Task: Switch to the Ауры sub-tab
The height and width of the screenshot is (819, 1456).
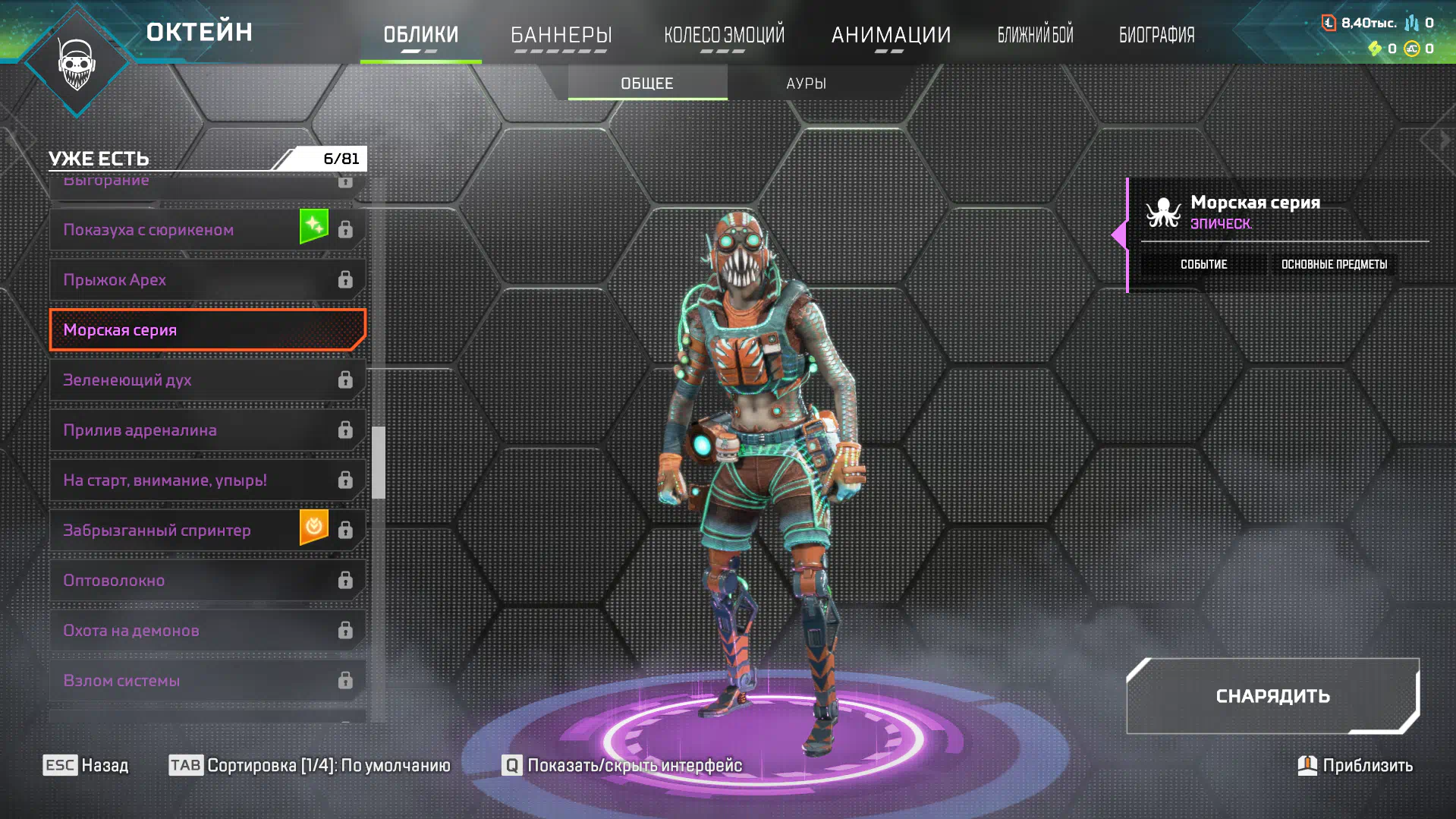Action: coord(806,83)
